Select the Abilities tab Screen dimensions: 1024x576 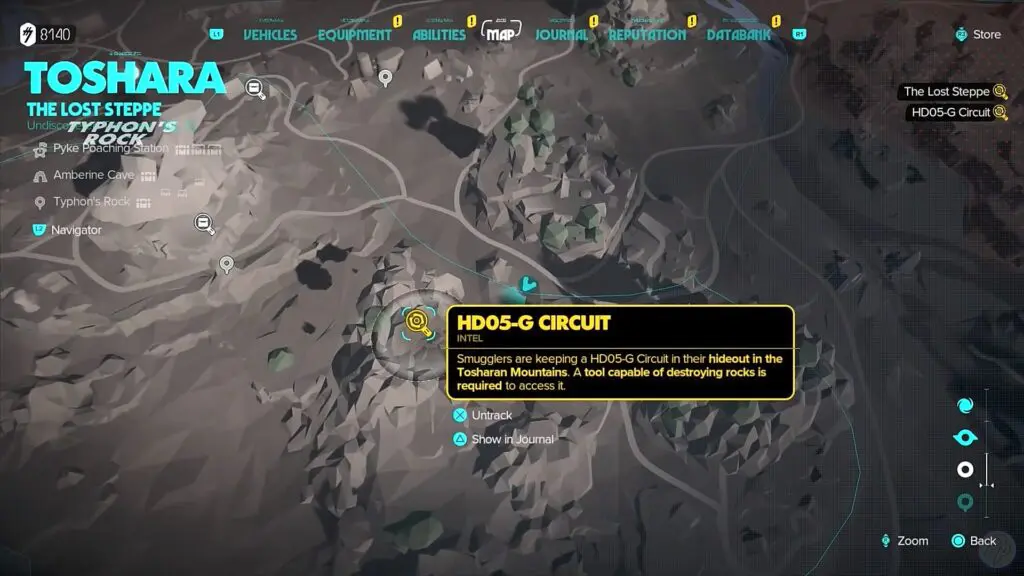pos(439,34)
